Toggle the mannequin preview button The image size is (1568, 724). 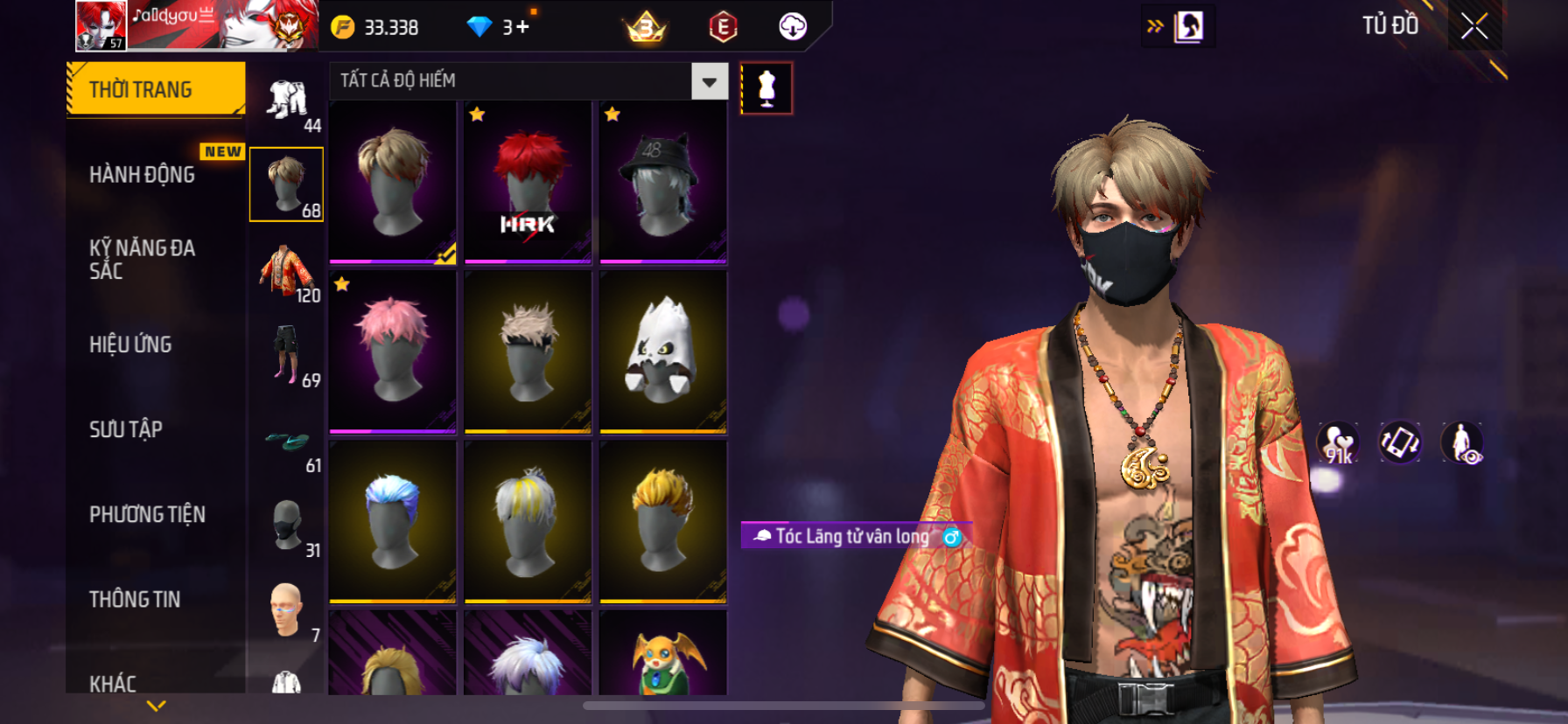(x=766, y=88)
